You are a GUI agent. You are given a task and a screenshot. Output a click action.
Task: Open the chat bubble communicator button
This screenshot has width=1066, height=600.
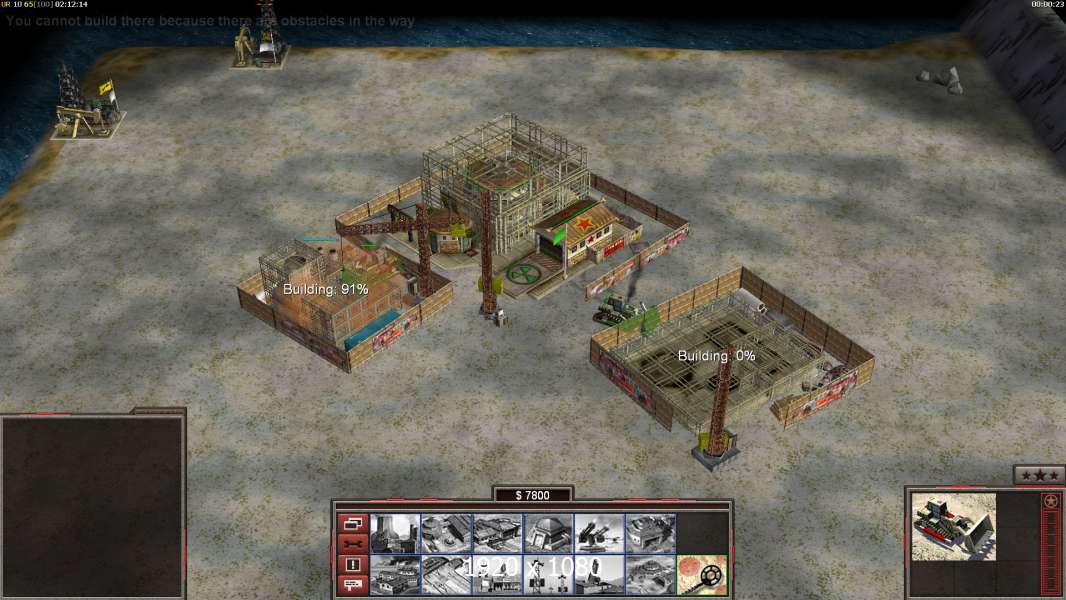(352, 586)
